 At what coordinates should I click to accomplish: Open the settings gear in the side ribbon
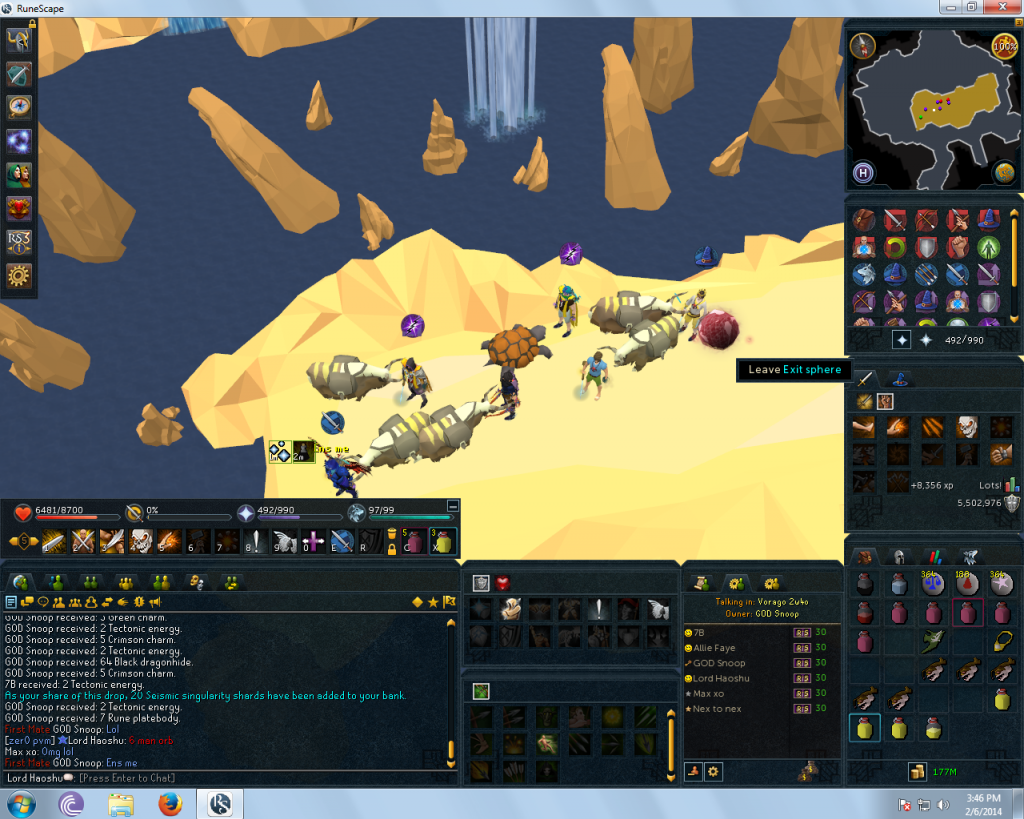(x=19, y=275)
